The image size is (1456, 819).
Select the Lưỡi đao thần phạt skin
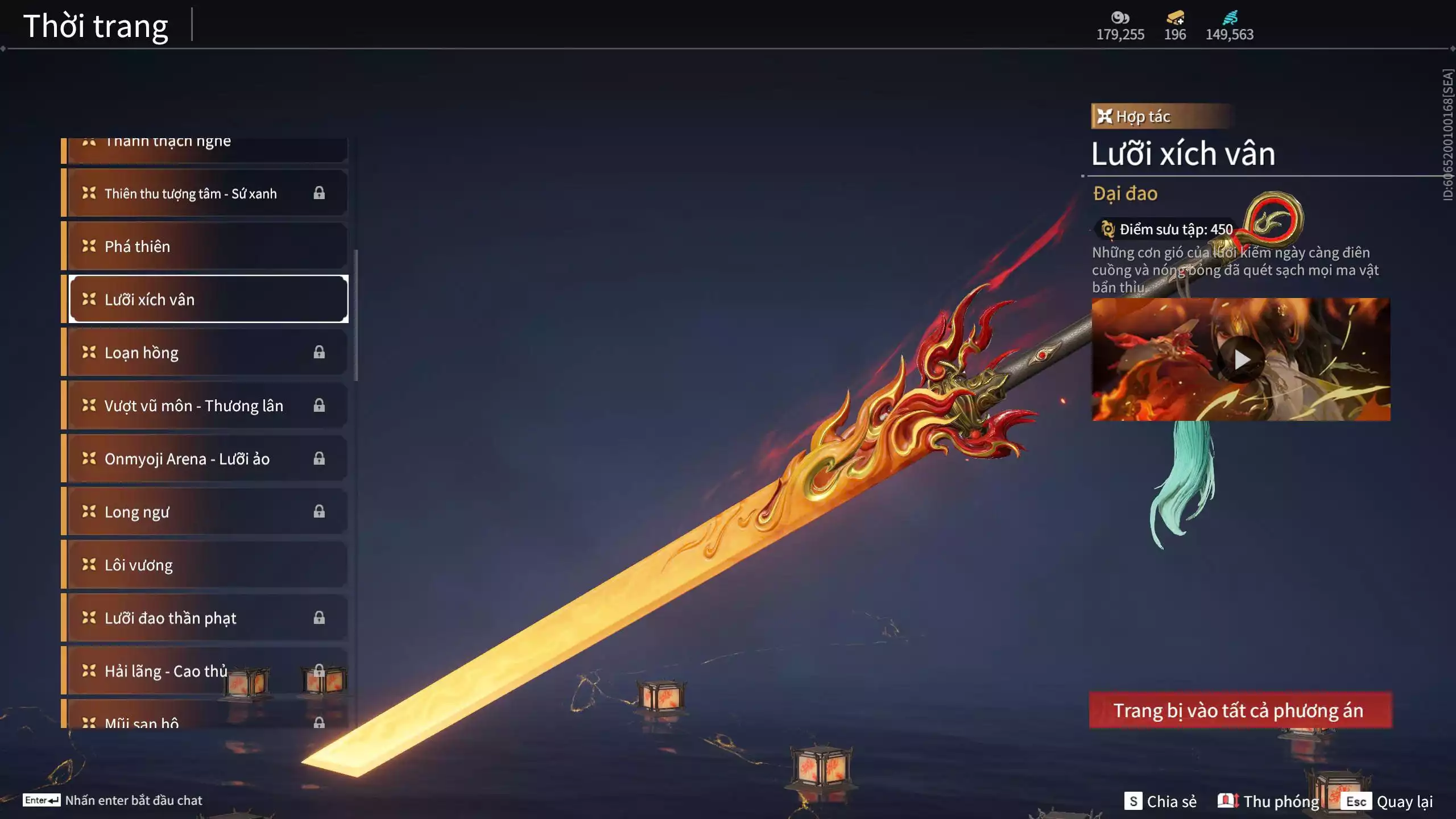(207, 618)
